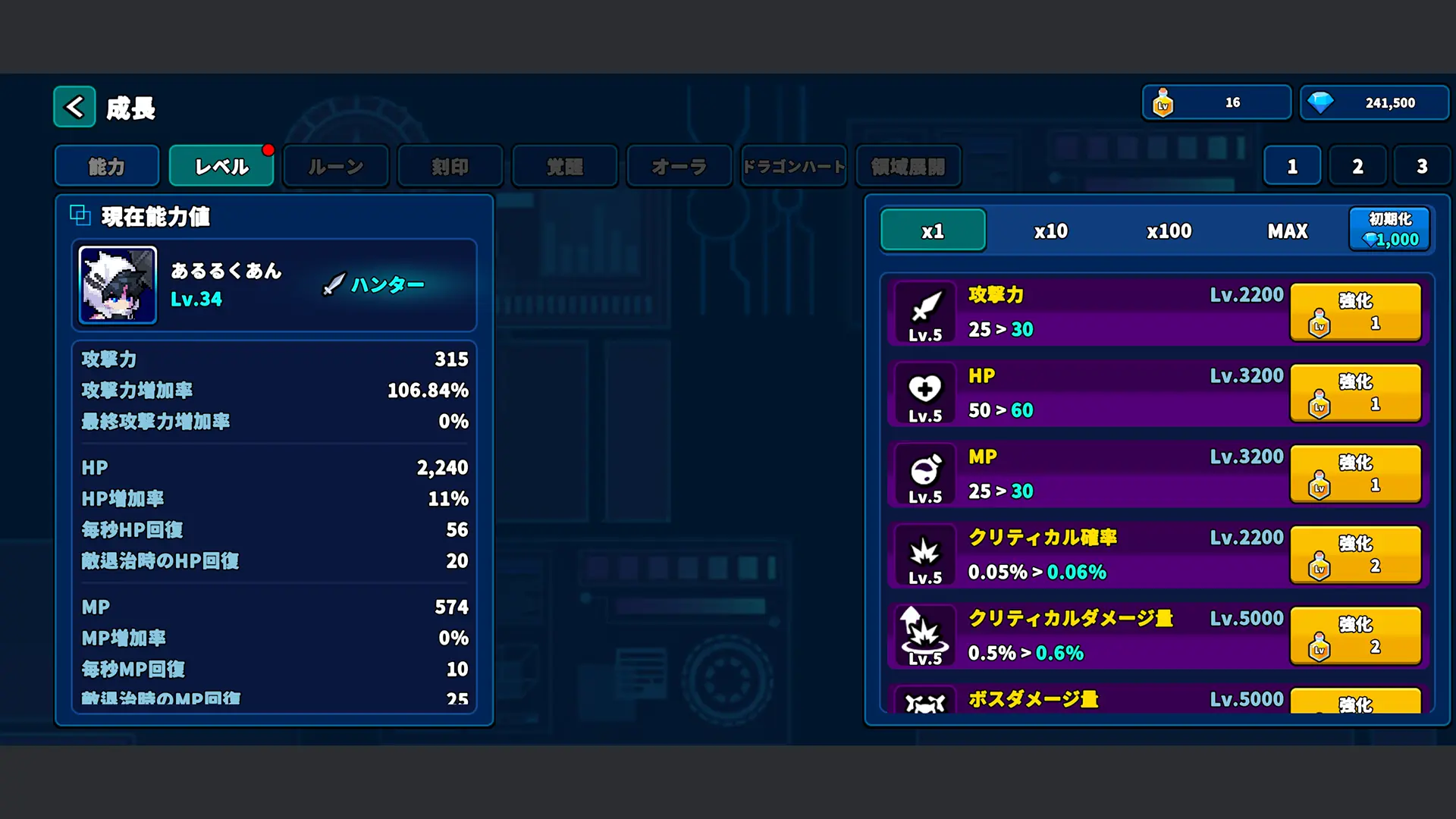The image size is (1456, 819).
Task: Switch to the x10 multiplier
Action: tap(1050, 231)
